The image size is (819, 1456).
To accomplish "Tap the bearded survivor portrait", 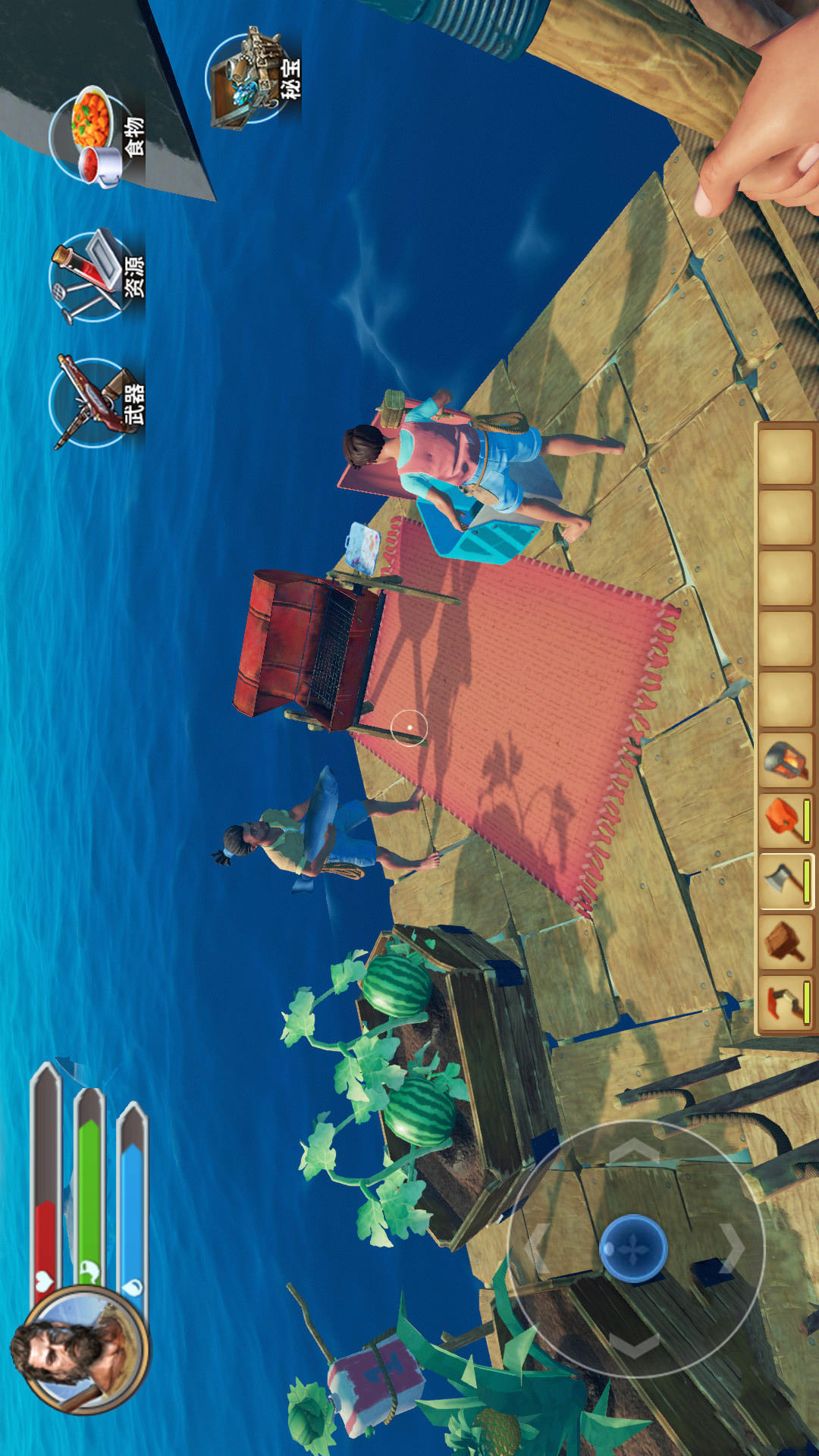I will (x=80, y=1350).
